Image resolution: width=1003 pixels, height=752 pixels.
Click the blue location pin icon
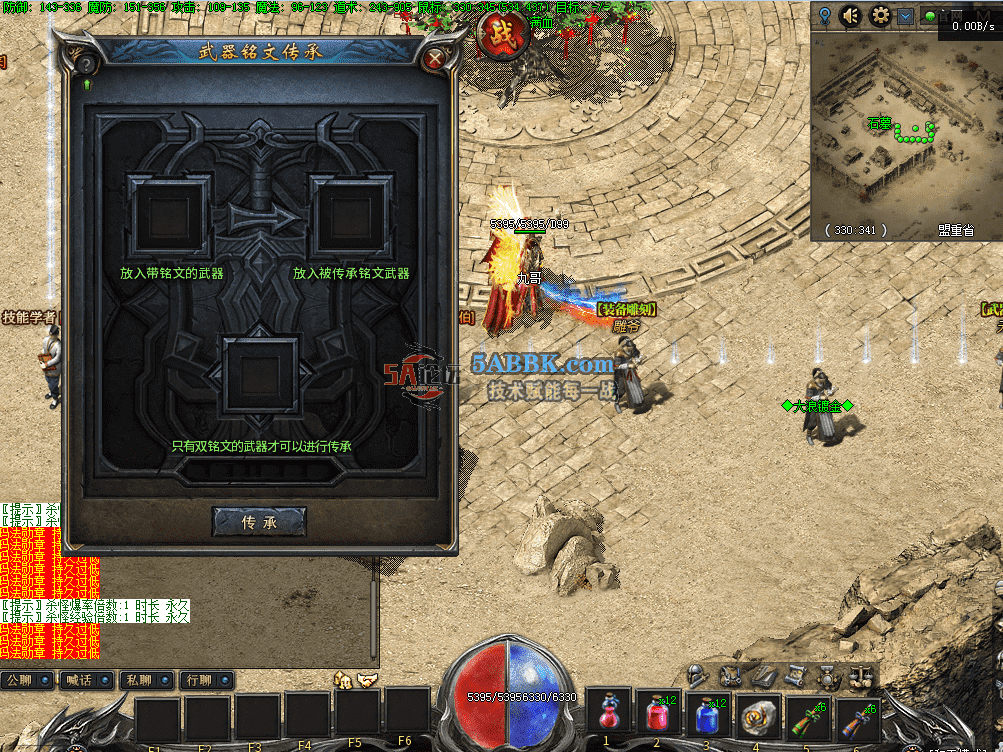tap(824, 15)
